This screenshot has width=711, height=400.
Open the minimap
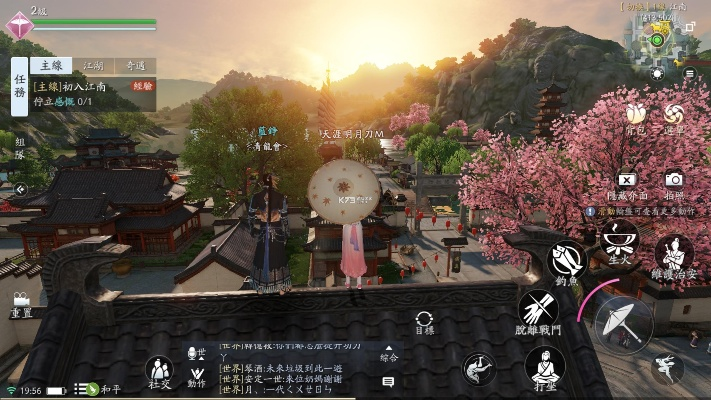[x=657, y=40]
